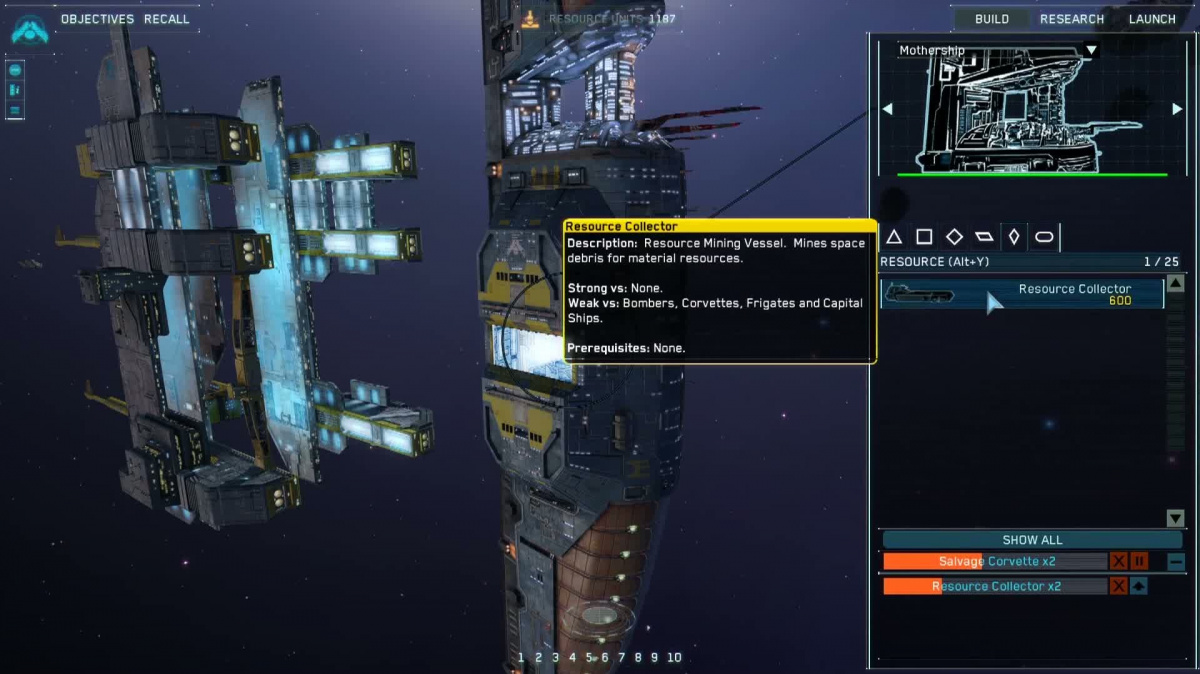The height and width of the screenshot is (674, 1200).
Task: Click Show All build categories
Action: tap(1032, 540)
